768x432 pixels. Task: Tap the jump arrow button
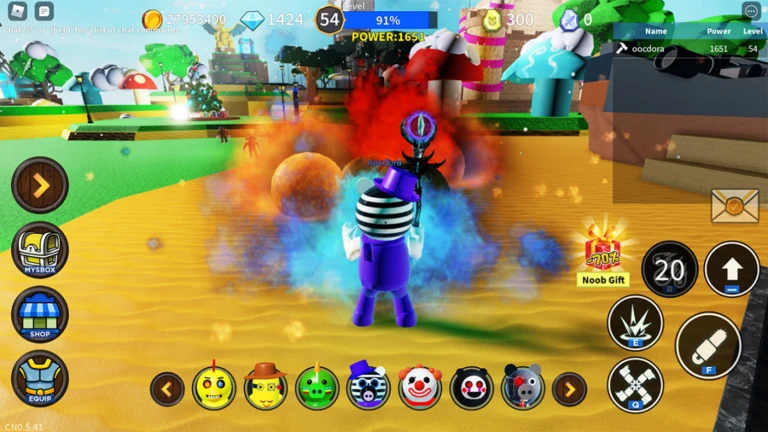[731, 269]
